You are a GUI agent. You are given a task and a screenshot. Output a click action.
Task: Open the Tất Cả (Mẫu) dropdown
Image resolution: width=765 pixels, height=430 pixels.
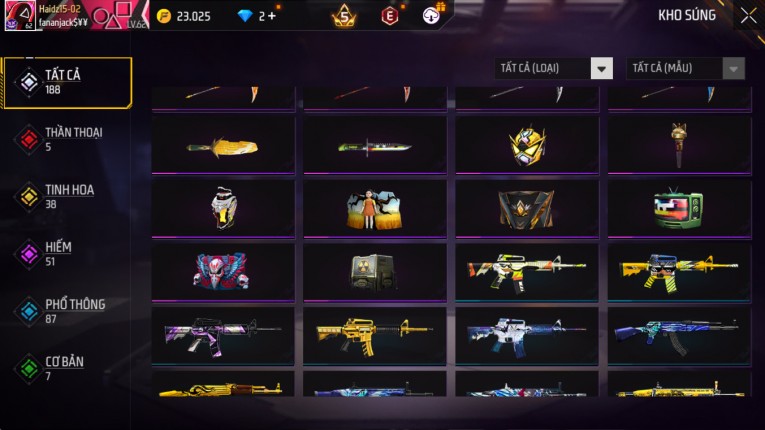click(x=685, y=68)
